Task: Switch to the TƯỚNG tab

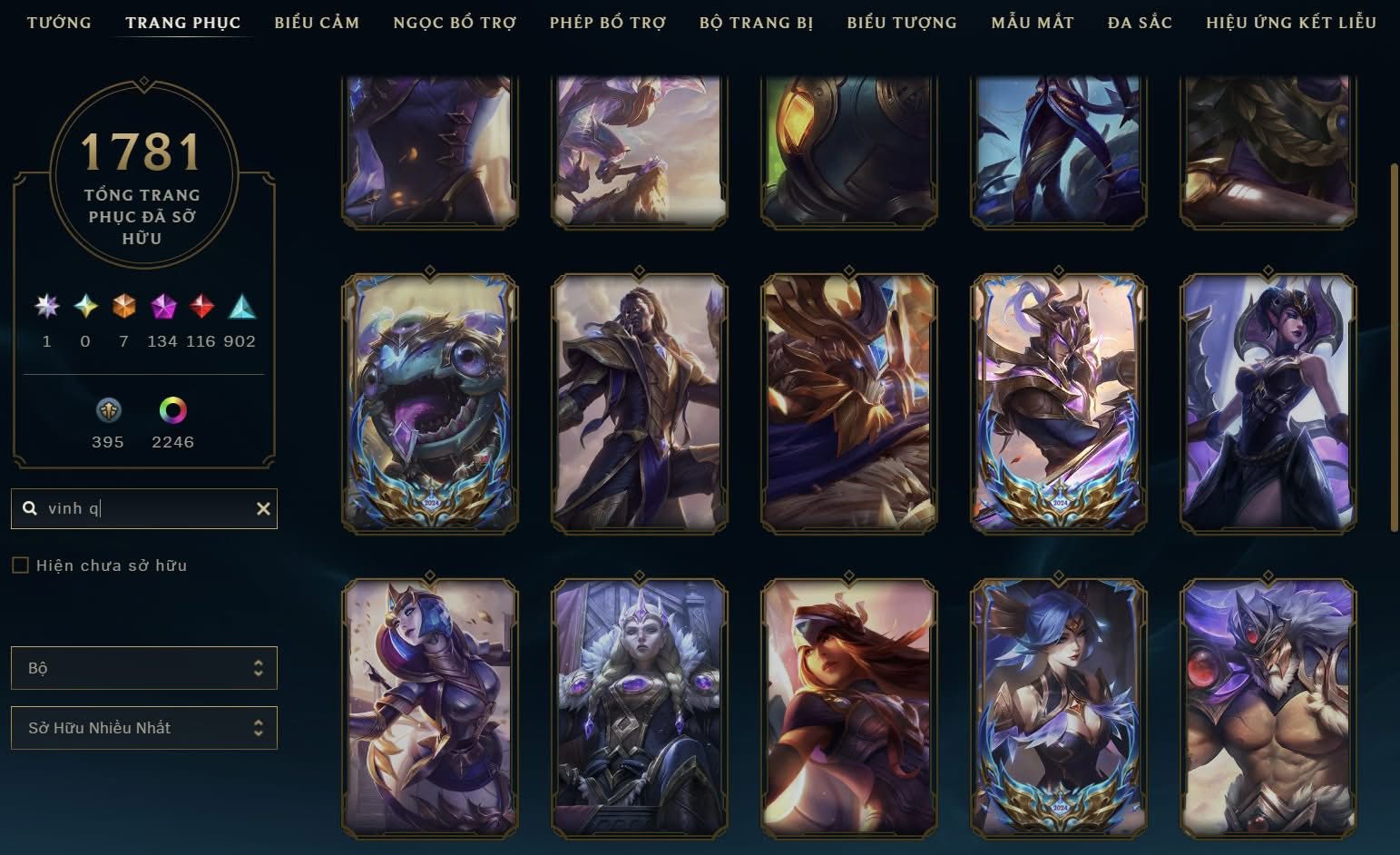Action: [58, 23]
